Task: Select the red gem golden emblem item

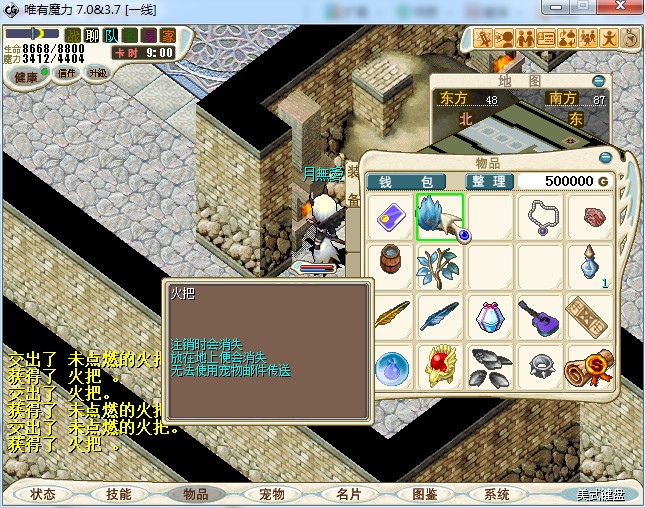Action: [x=440, y=367]
